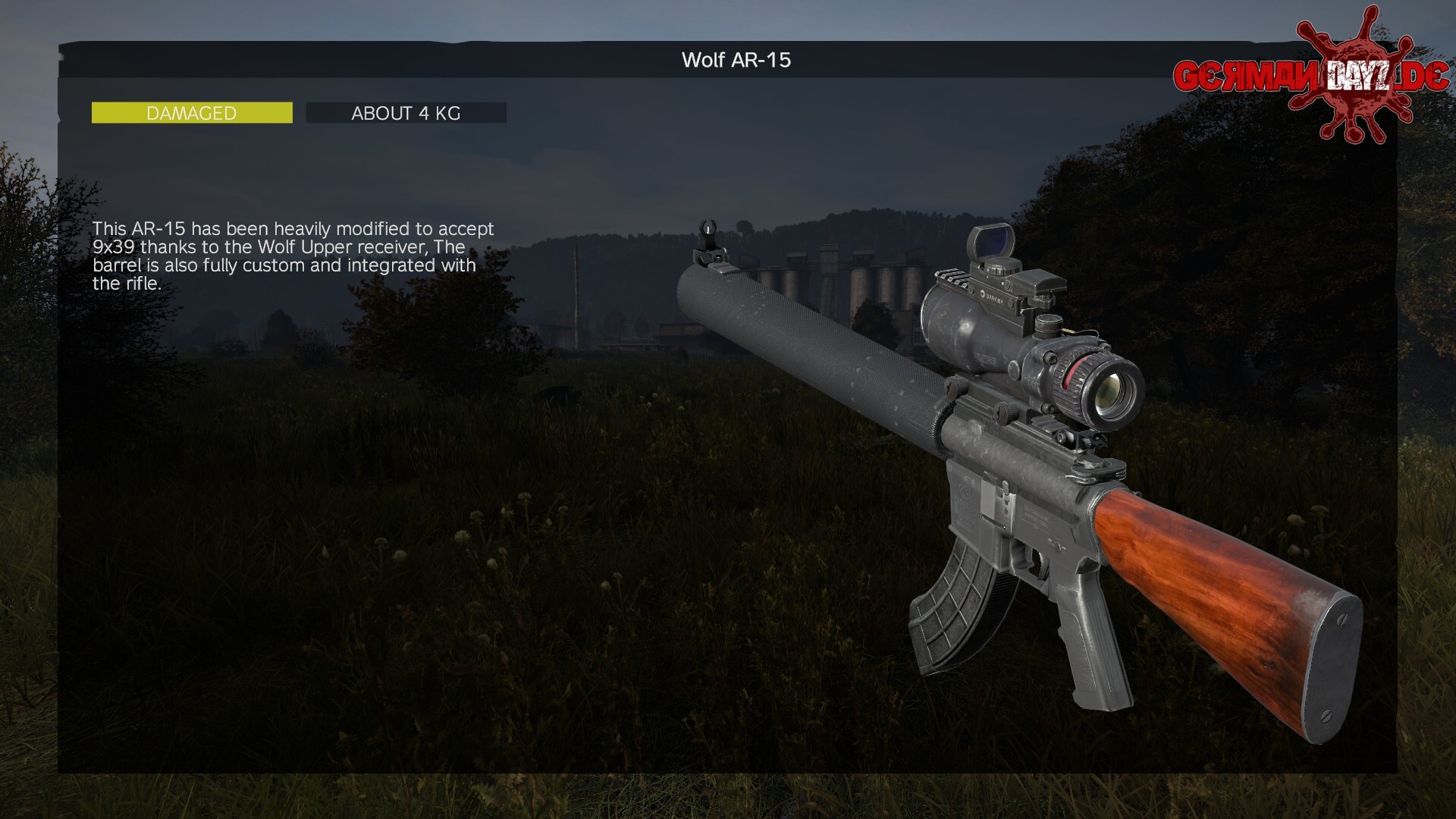Viewport: 1456px width, 819px height.
Task: Expand the Wolf AR-15 title header
Action: click(x=736, y=59)
